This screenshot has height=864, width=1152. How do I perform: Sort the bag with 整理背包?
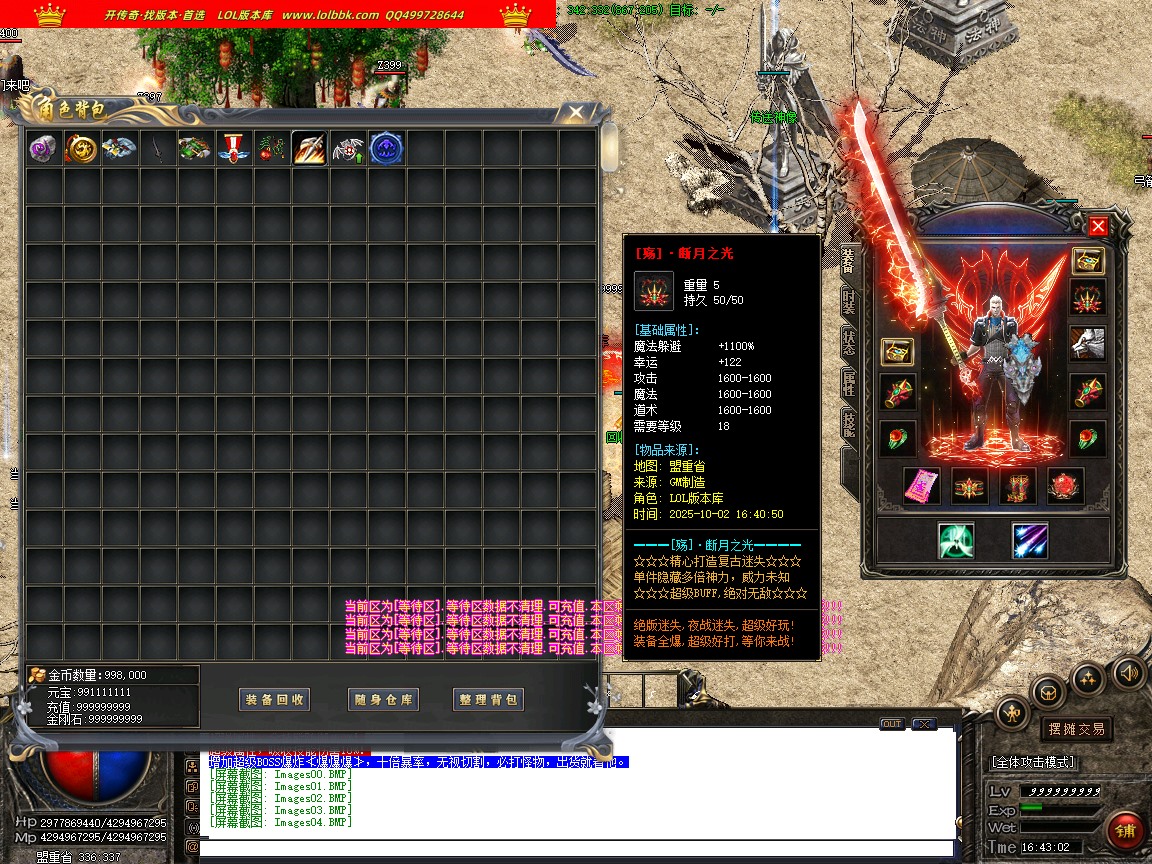click(x=489, y=700)
